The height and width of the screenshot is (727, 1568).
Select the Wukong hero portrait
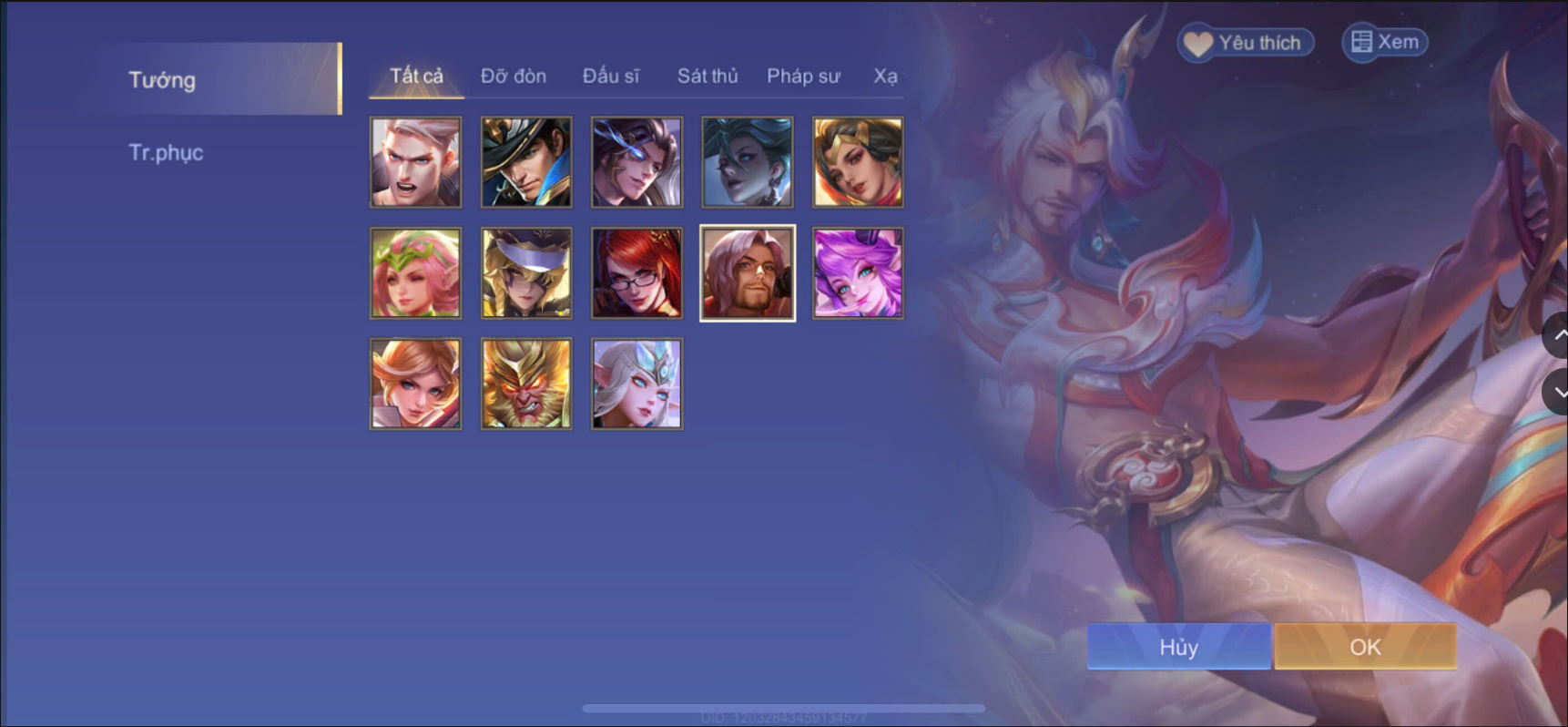(x=526, y=383)
